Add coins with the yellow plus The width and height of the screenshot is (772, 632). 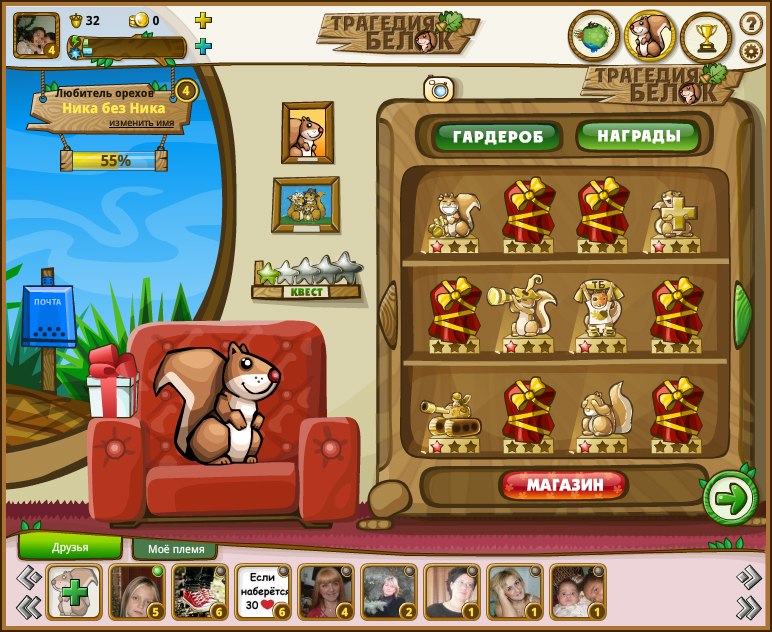[x=203, y=20]
